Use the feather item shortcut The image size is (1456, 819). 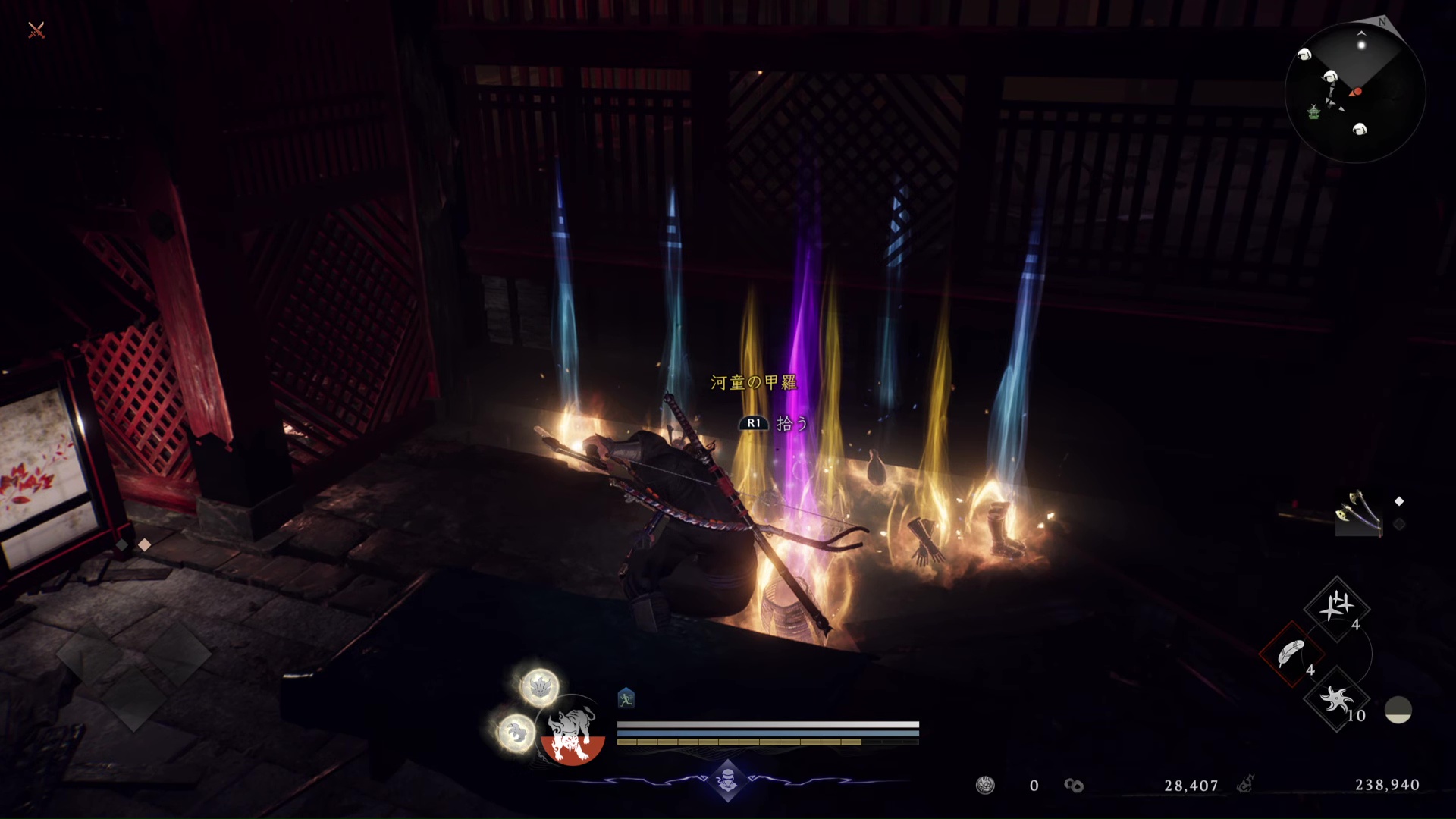pyautogui.click(x=1291, y=654)
